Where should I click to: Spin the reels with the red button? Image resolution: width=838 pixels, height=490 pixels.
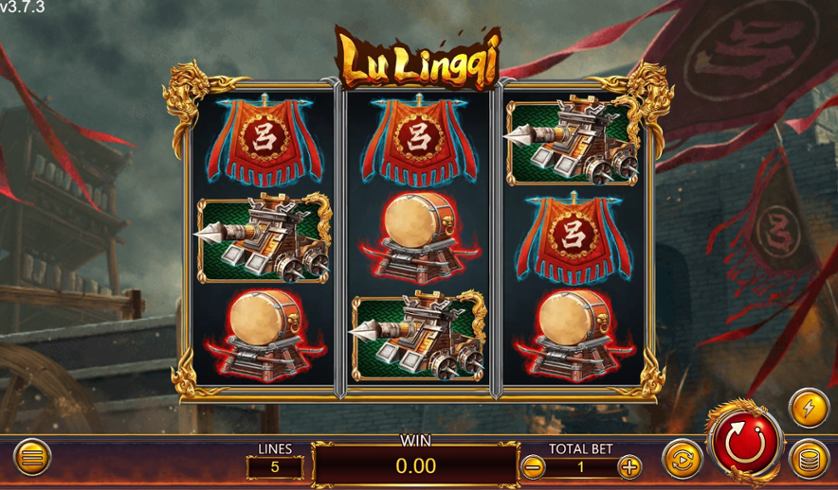[744, 443]
